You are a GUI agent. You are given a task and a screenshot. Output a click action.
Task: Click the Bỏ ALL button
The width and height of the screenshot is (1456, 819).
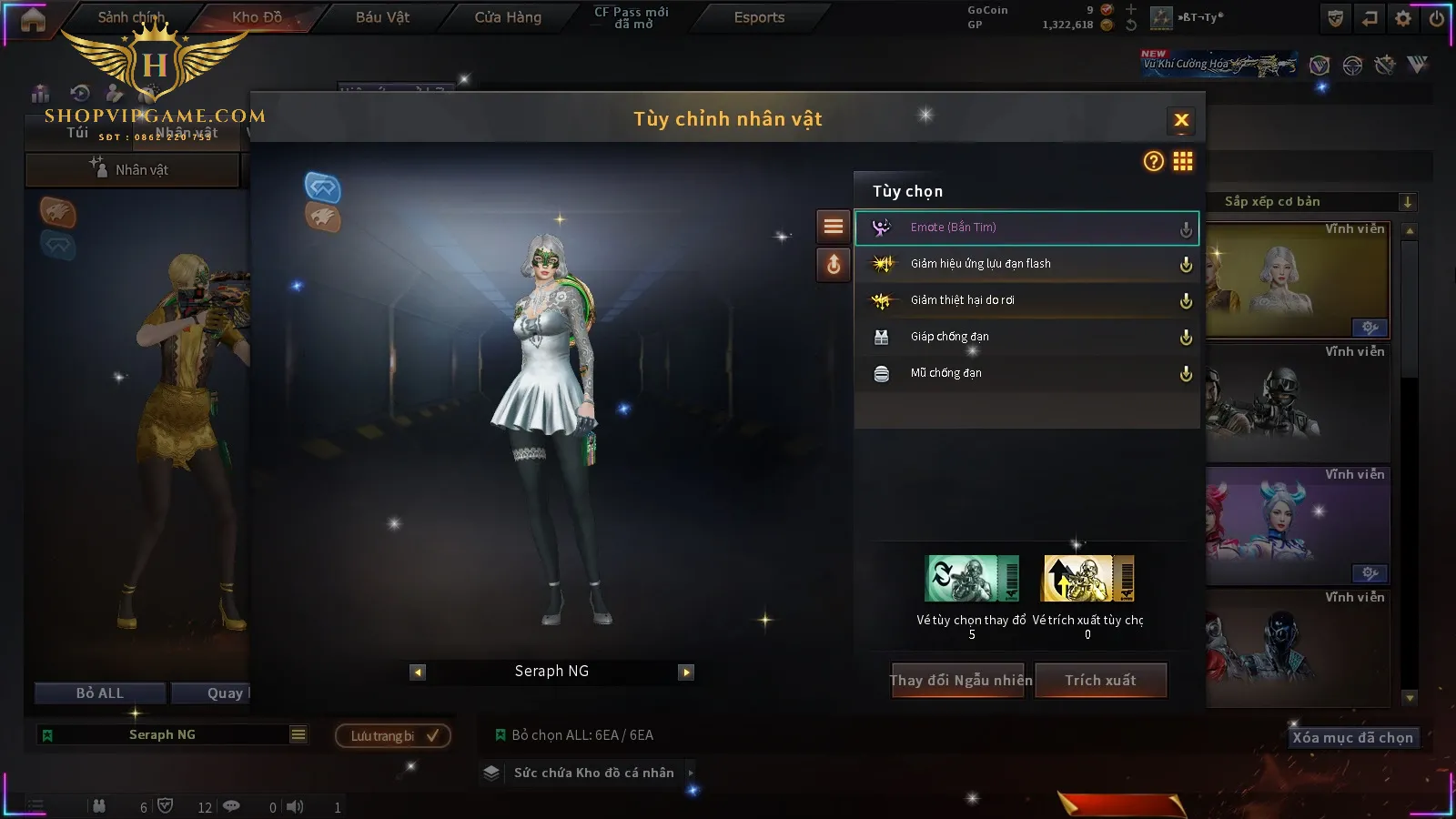click(x=100, y=693)
